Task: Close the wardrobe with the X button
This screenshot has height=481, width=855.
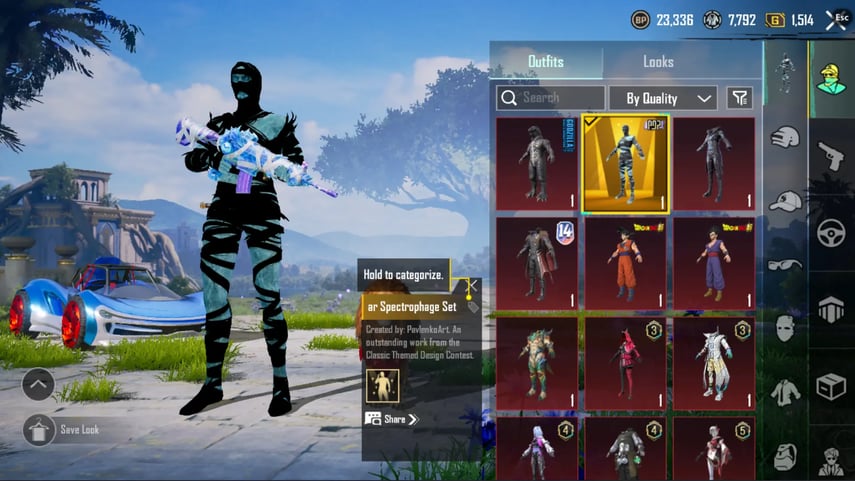Action: pos(835,19)
